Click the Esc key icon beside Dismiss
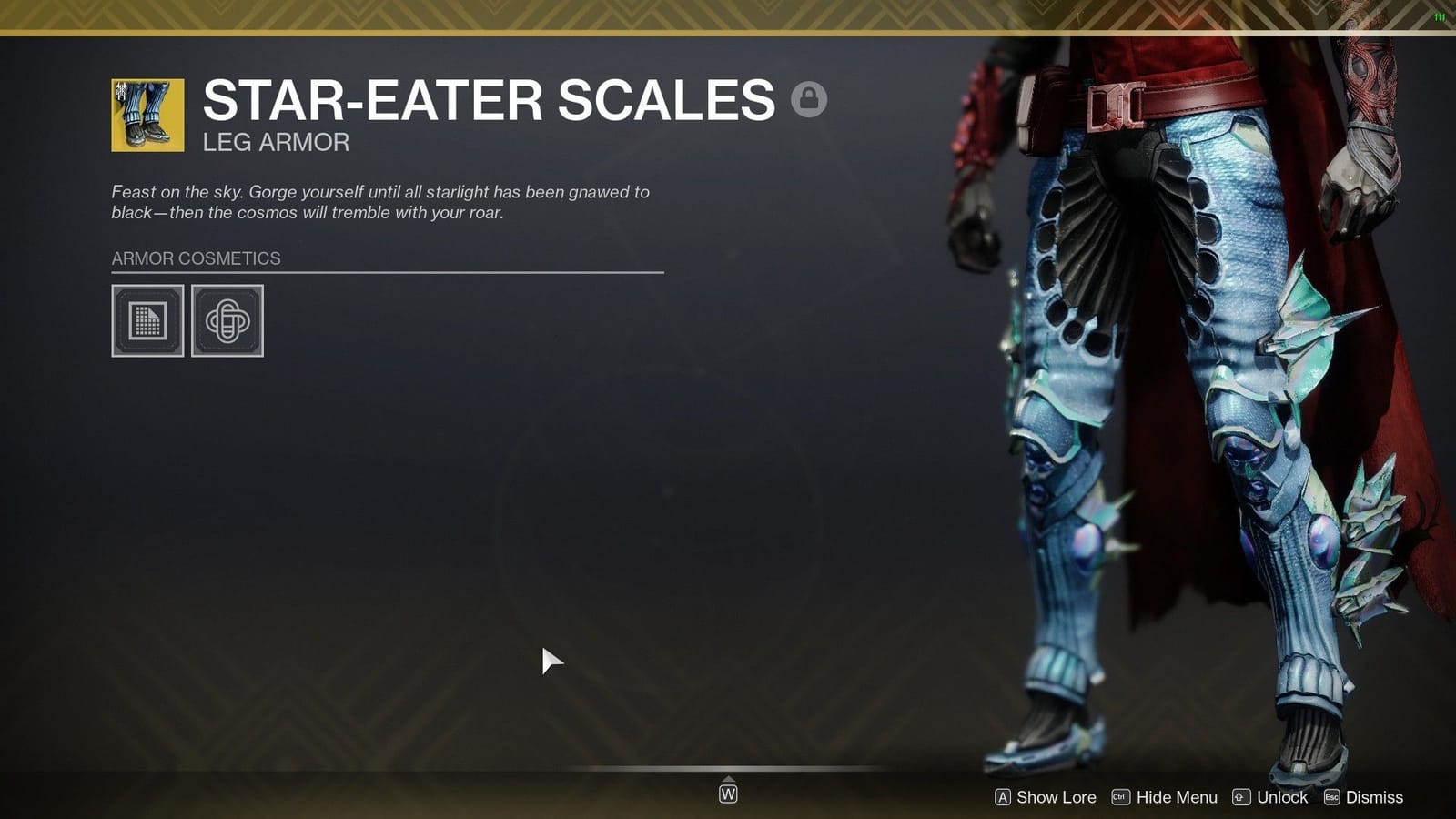 [x=1330, y=797]
